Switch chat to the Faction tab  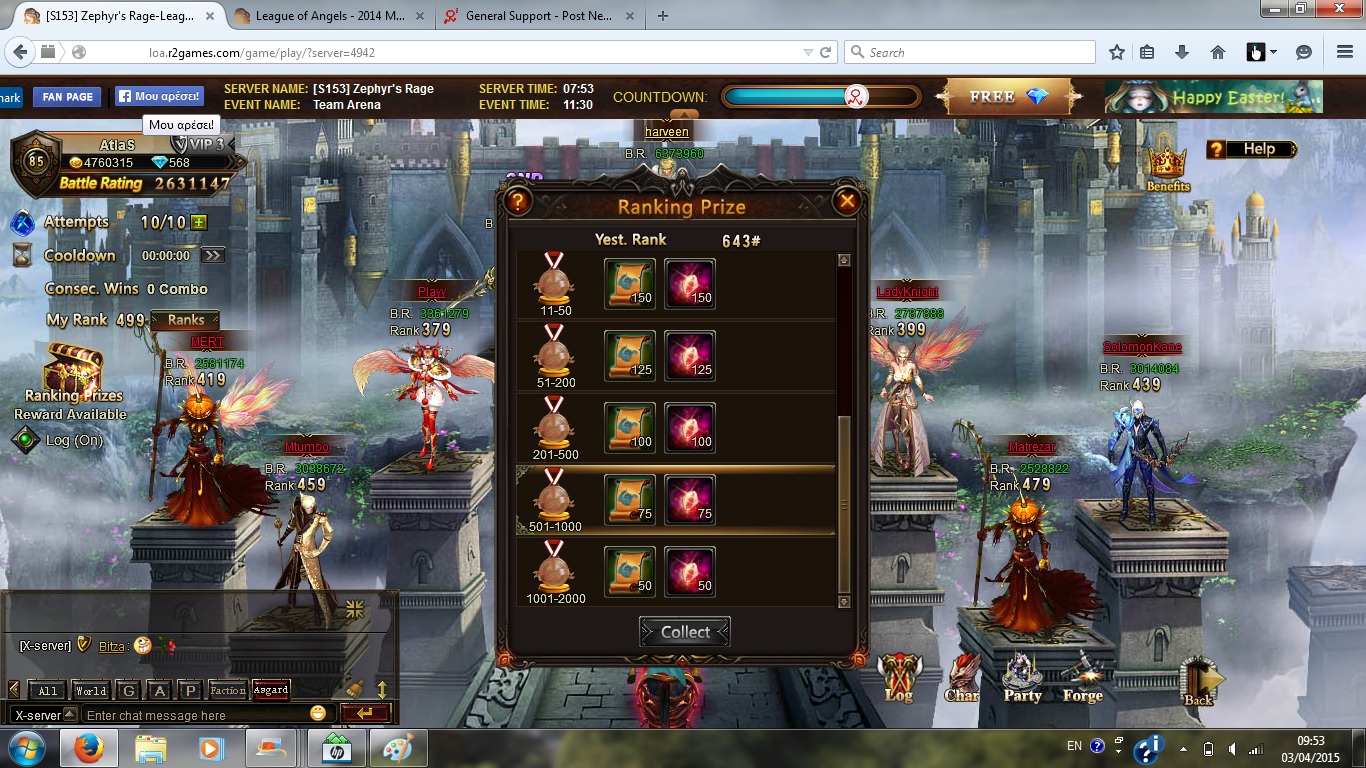[227, 690]
